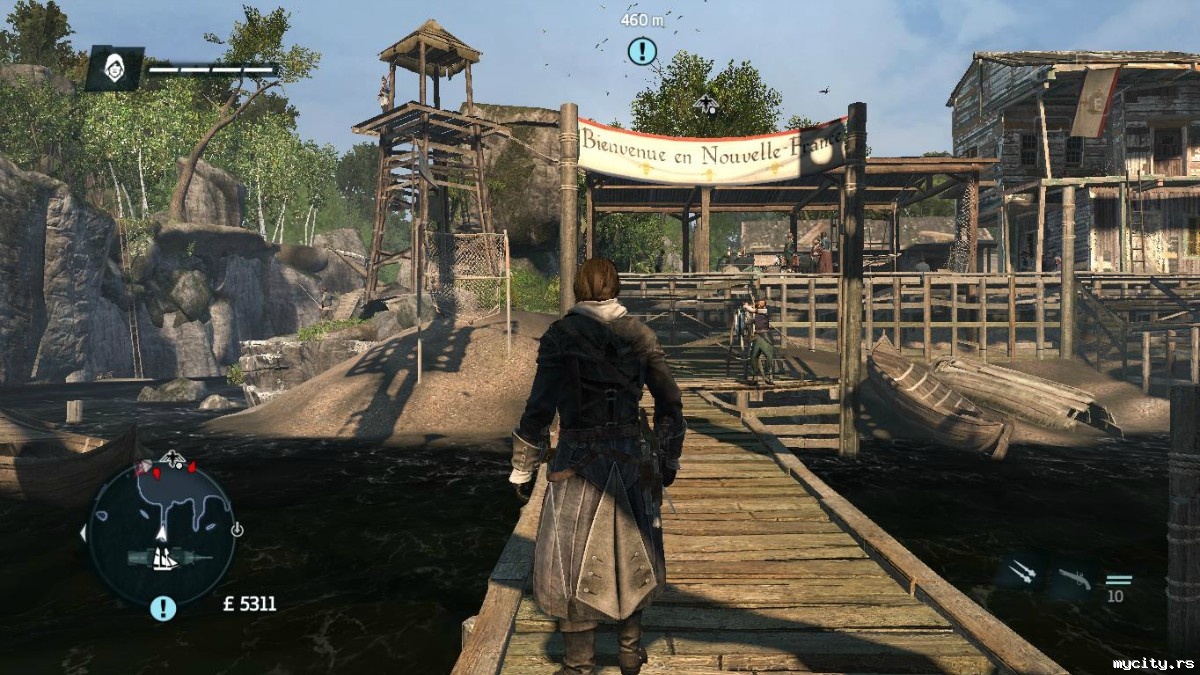Click the eagle viewpoint icon atop the minimap
Screen dimensions: 1200x675
(x=174, y=460)
